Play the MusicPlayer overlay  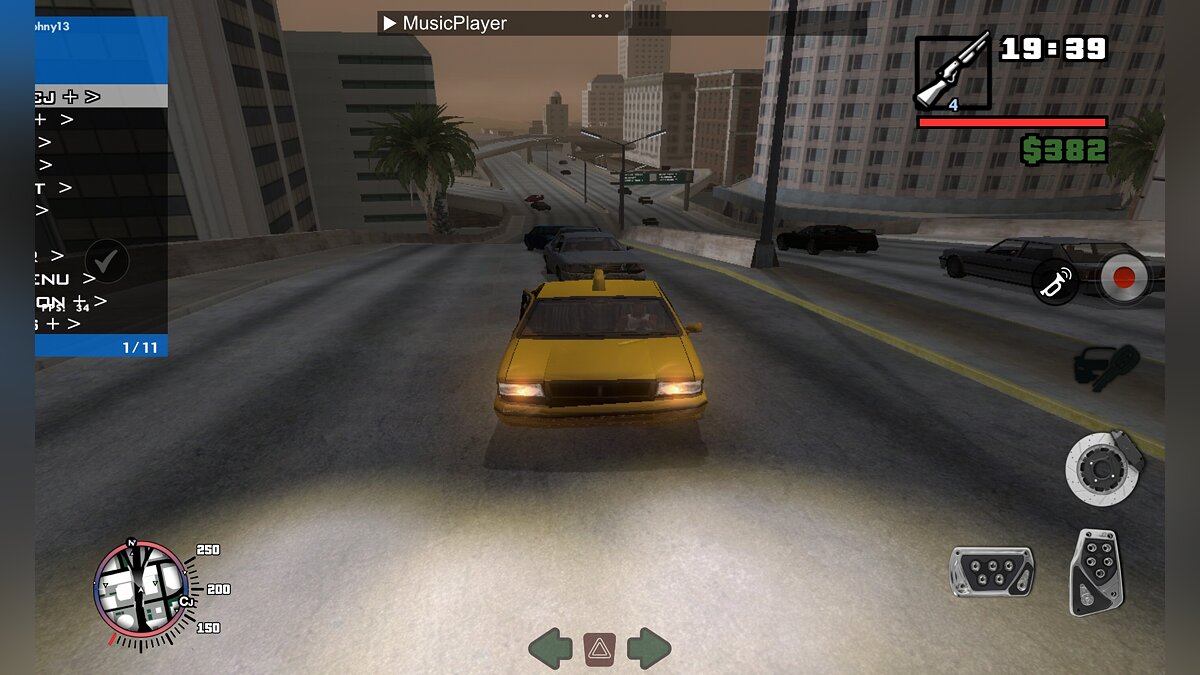pos(390,23)
